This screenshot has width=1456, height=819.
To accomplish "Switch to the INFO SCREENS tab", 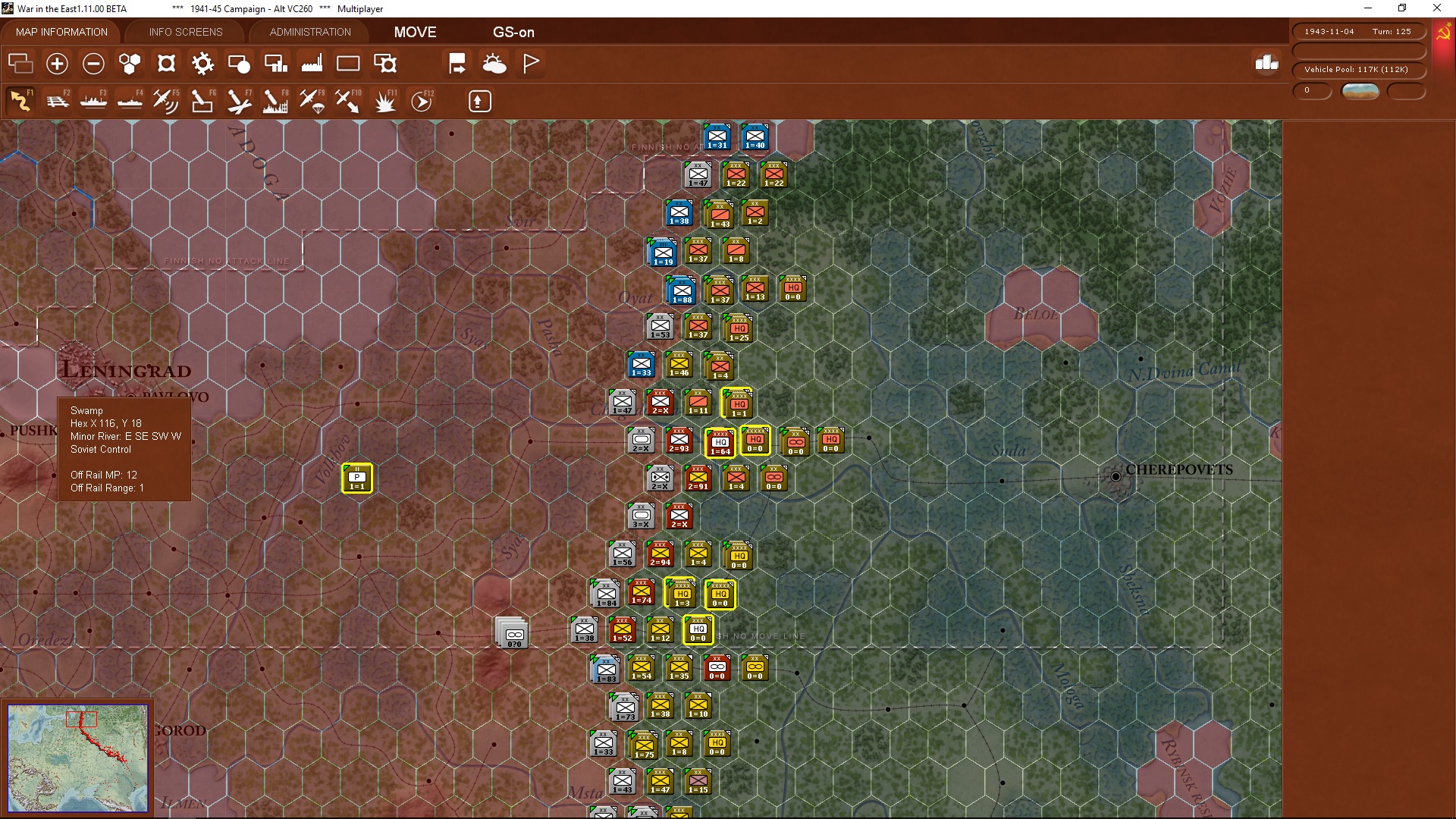I will click(x=185, y=32).
